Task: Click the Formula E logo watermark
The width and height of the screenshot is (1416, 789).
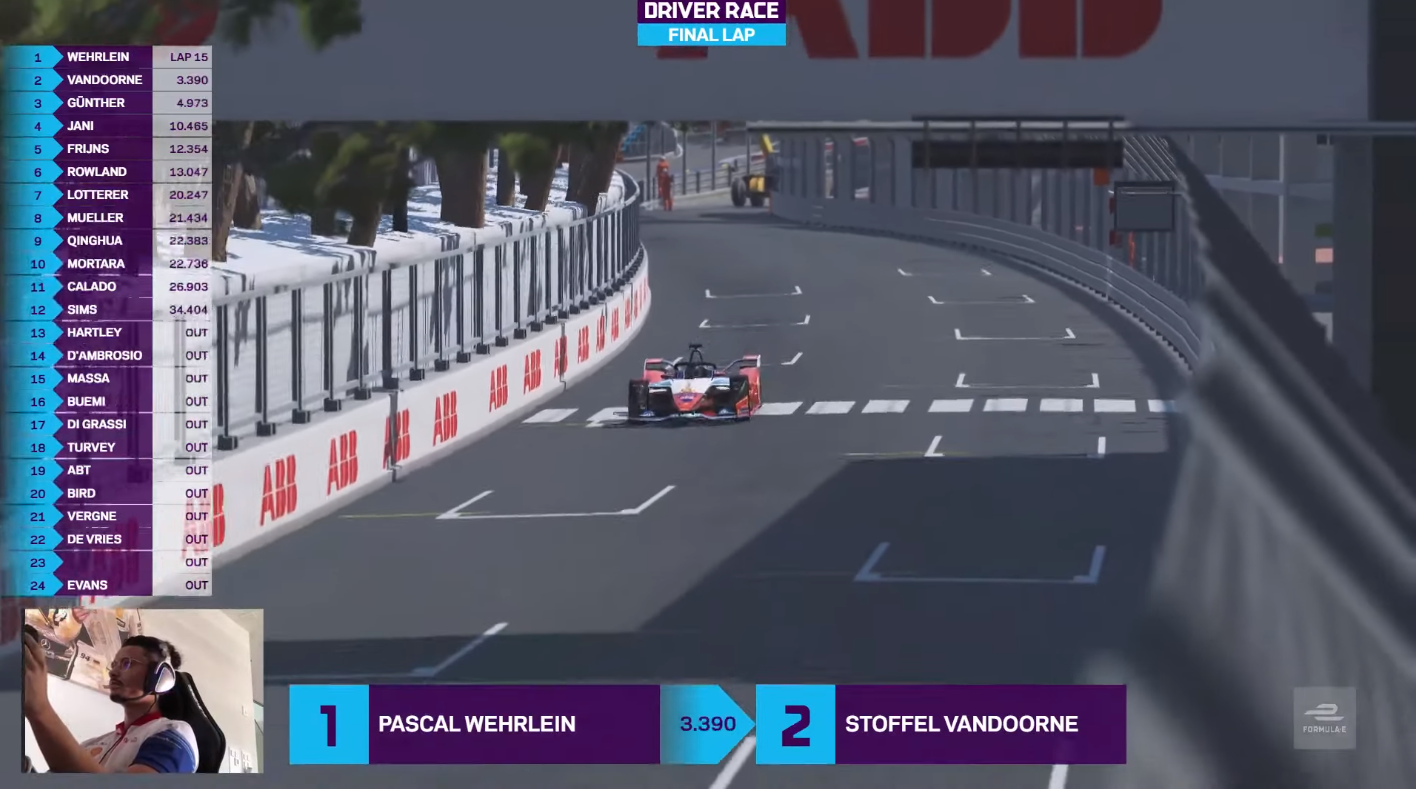Action: pyautogui.click(x=1324, y=717)
